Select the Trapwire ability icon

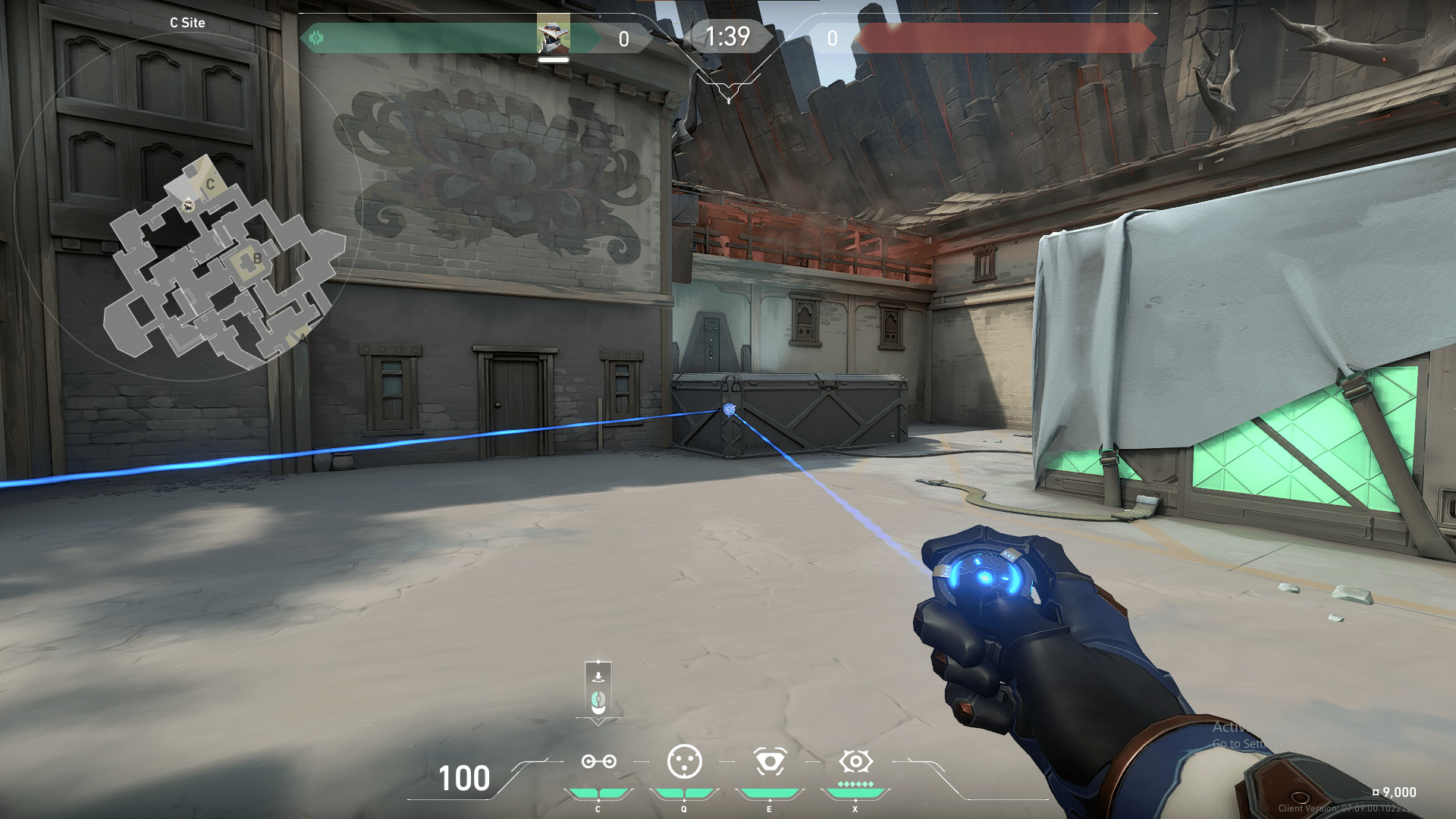[x=598, y=761]
